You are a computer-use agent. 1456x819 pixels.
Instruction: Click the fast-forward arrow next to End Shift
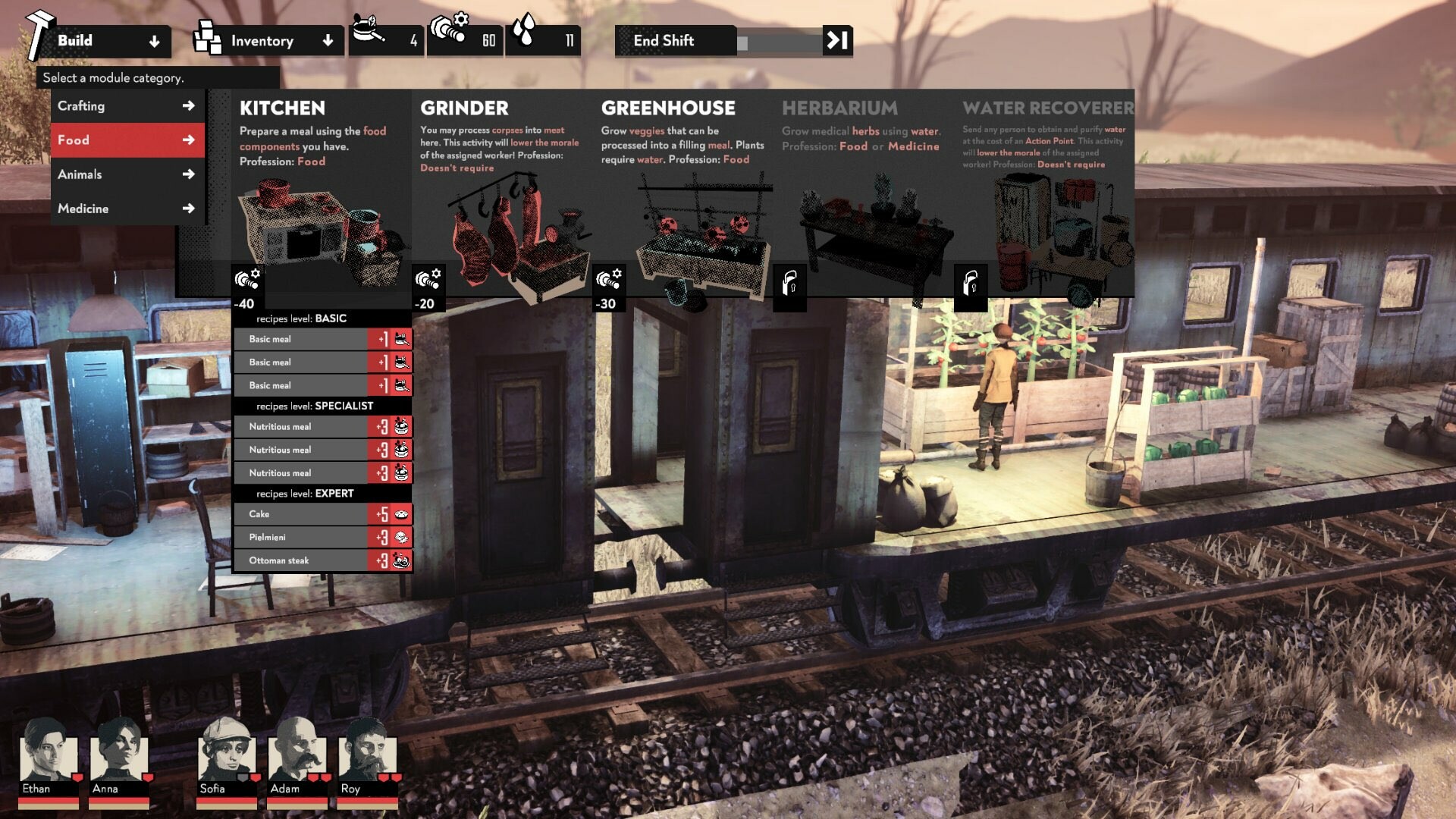click(836, 41)
